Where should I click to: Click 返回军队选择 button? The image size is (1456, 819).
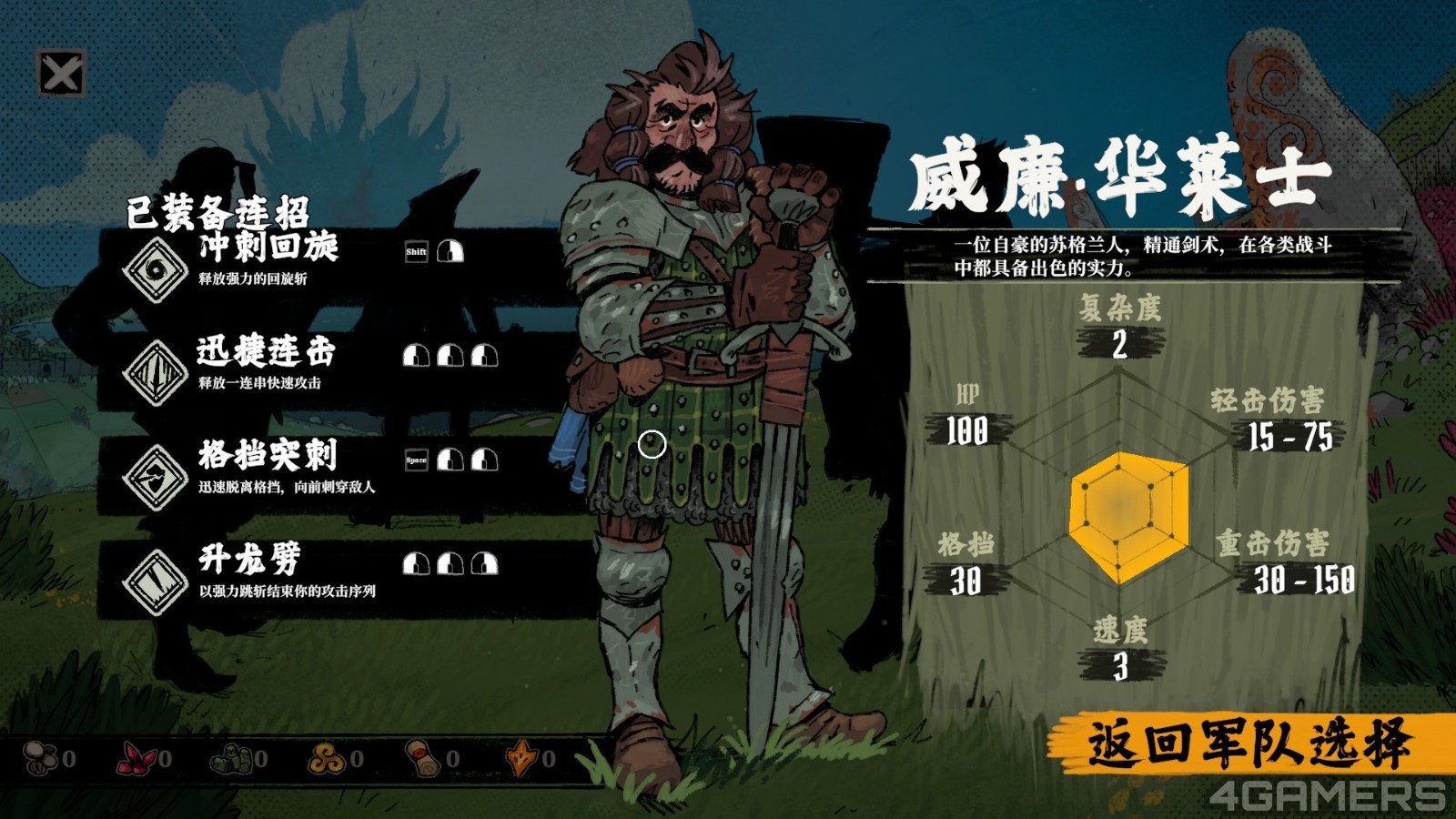tap(1249, 743)
